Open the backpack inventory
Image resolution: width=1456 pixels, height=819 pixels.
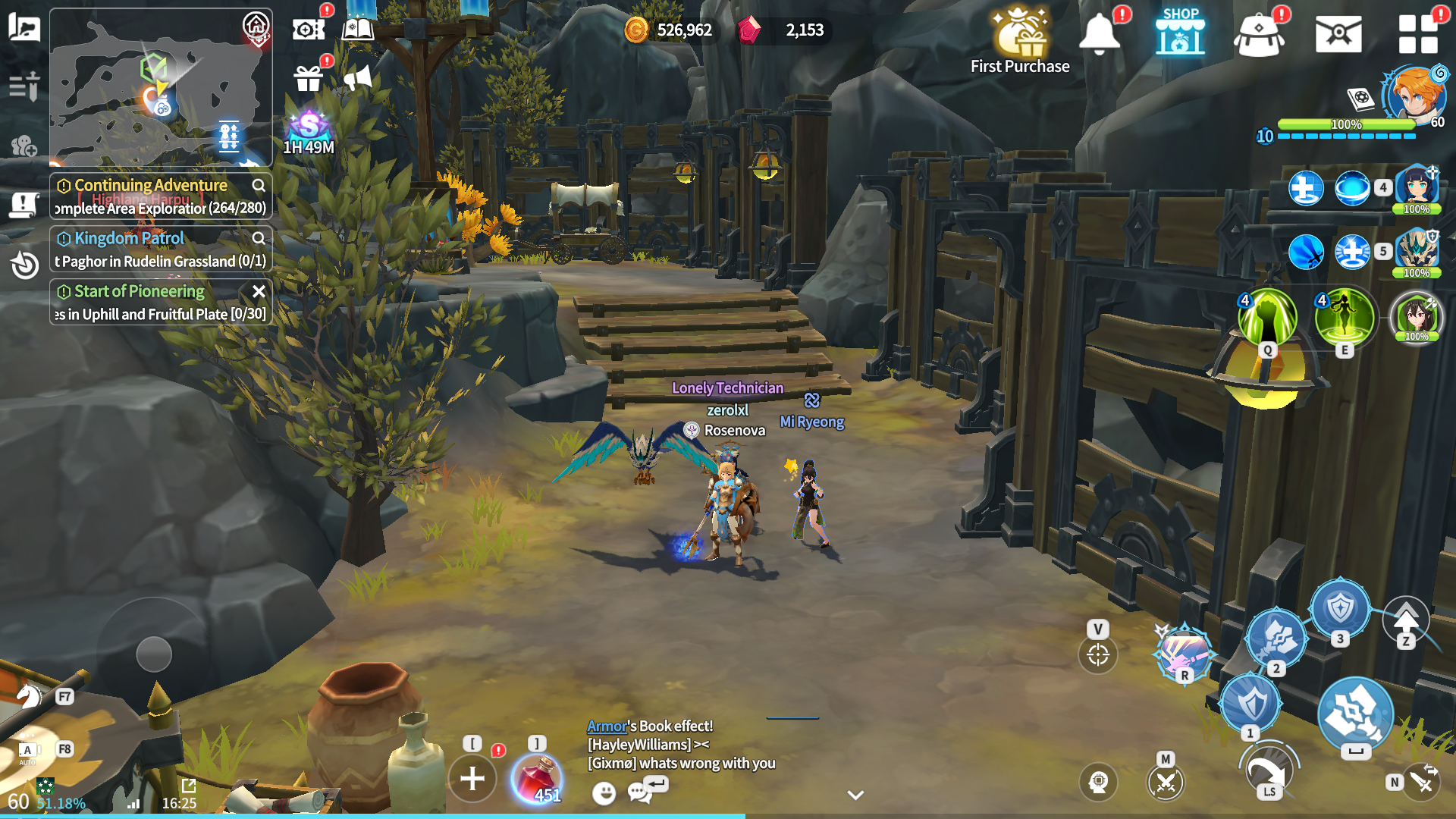coord(1259,35)
